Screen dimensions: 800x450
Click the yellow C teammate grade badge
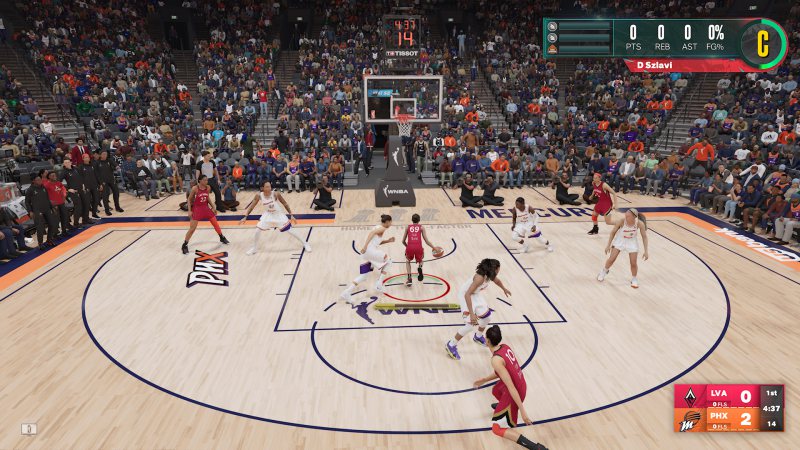762,43
